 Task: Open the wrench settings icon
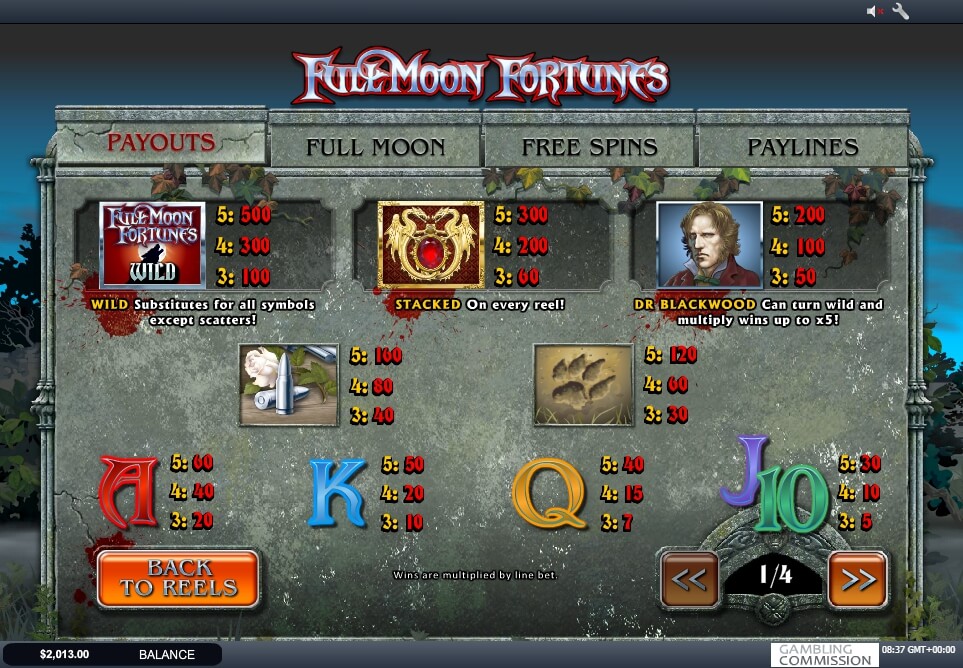click(900, 12)
